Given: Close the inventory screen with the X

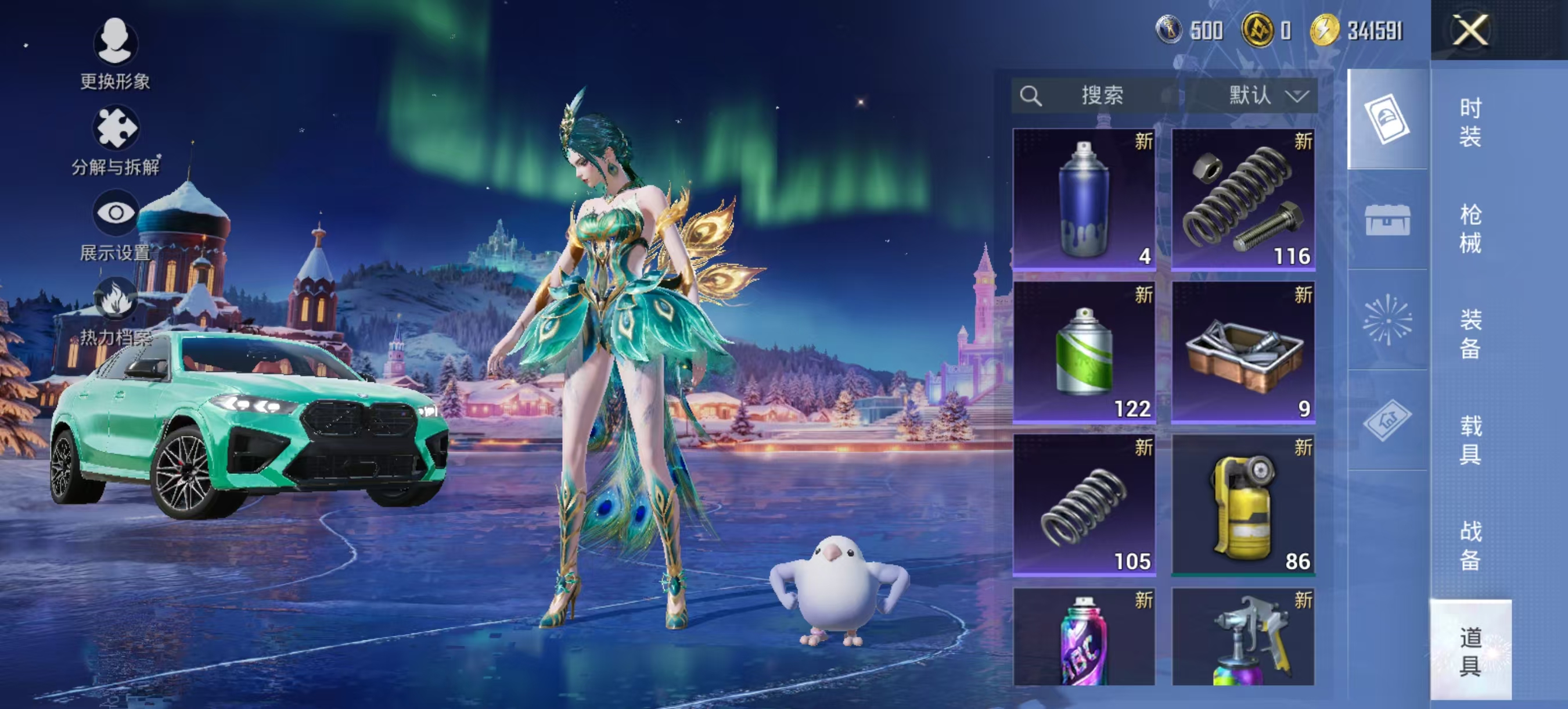Looking at the screenshot, I should pyautogui.click(x=1470, y=30).
